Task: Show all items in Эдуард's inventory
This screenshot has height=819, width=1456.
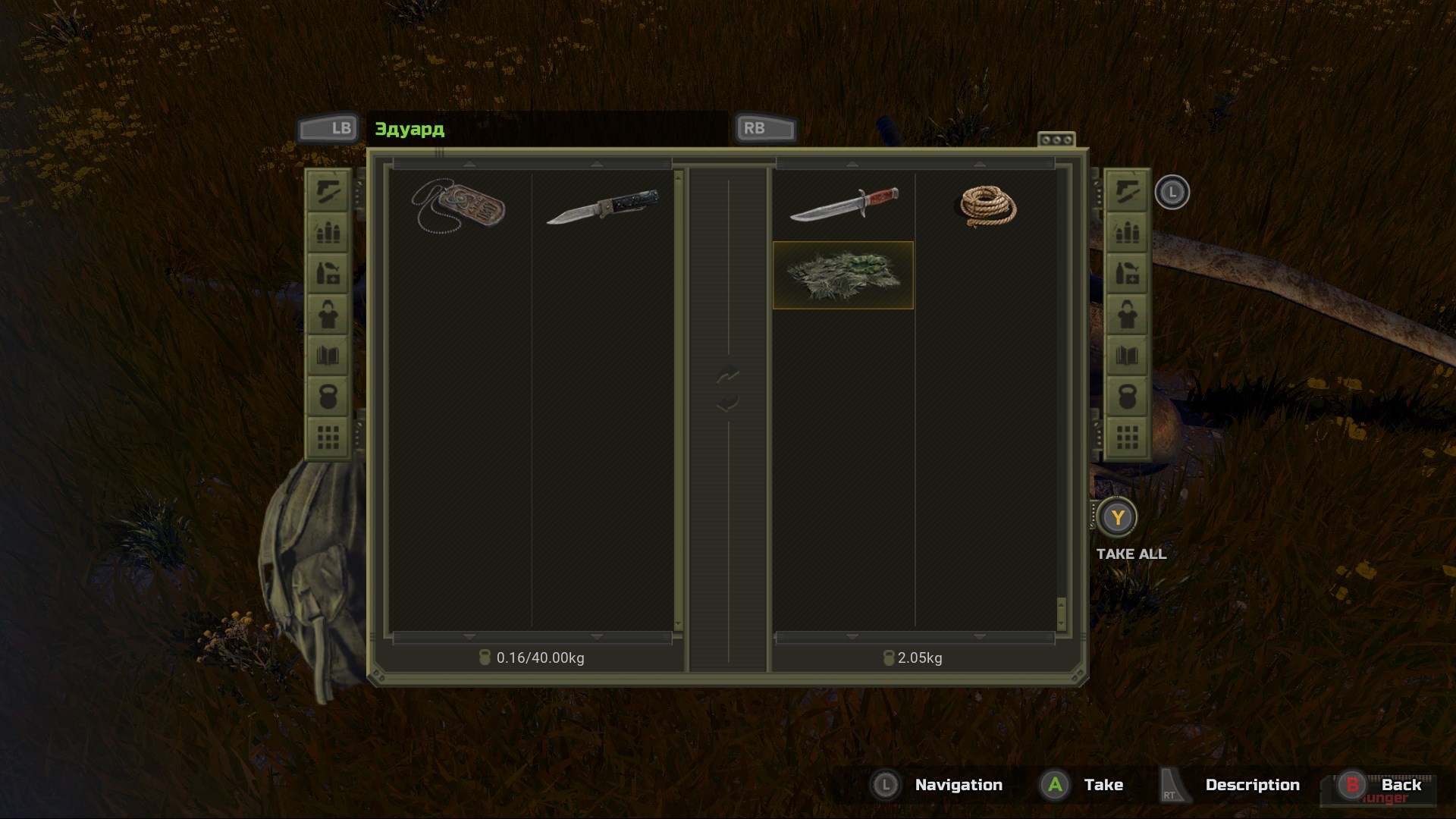Action: 328,438
